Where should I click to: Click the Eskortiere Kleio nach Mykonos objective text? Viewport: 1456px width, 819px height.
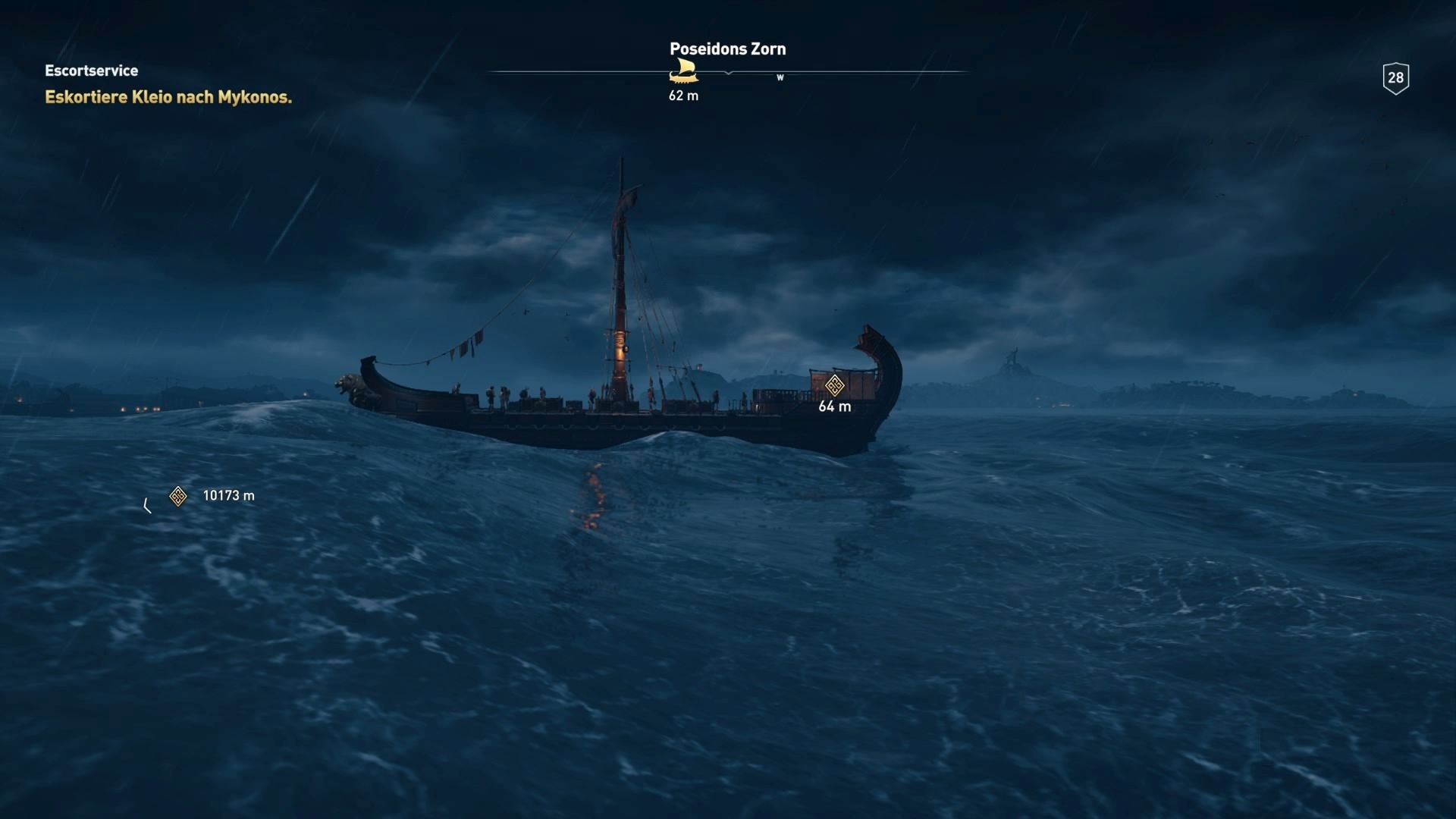[168, 97]
